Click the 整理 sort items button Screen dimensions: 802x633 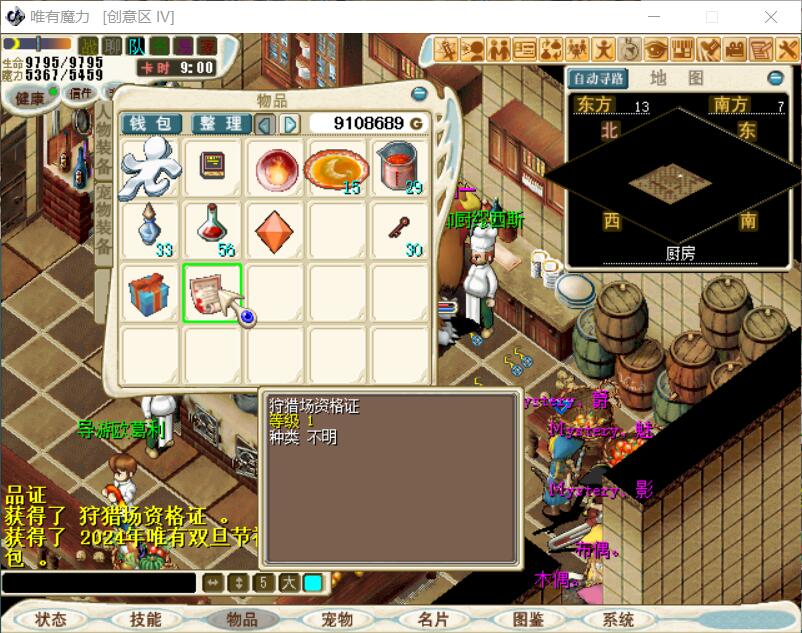220,123
